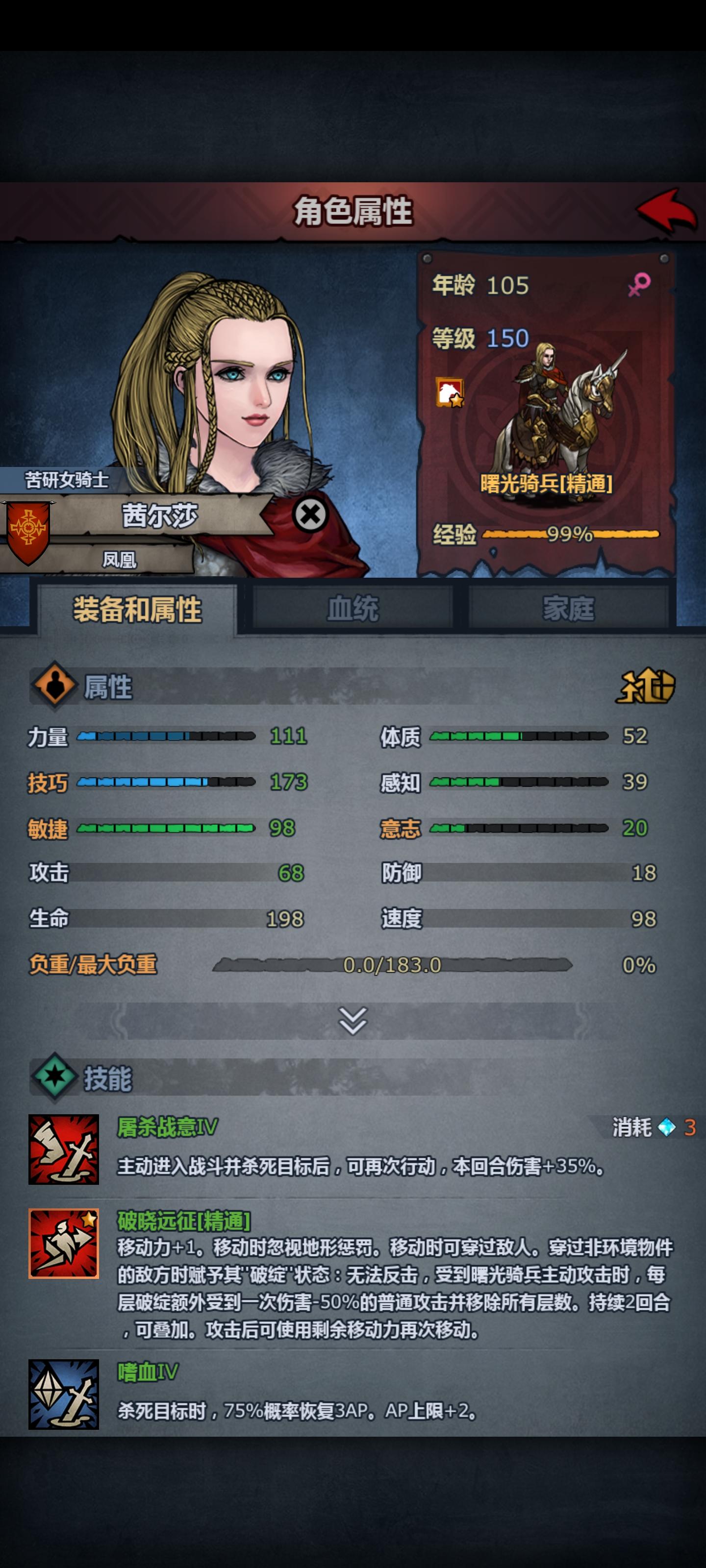The width and height of the screenshot is (706, 1568).
Task: Dismiss 茜尔莎 with the X button
Action: point(310,514)
